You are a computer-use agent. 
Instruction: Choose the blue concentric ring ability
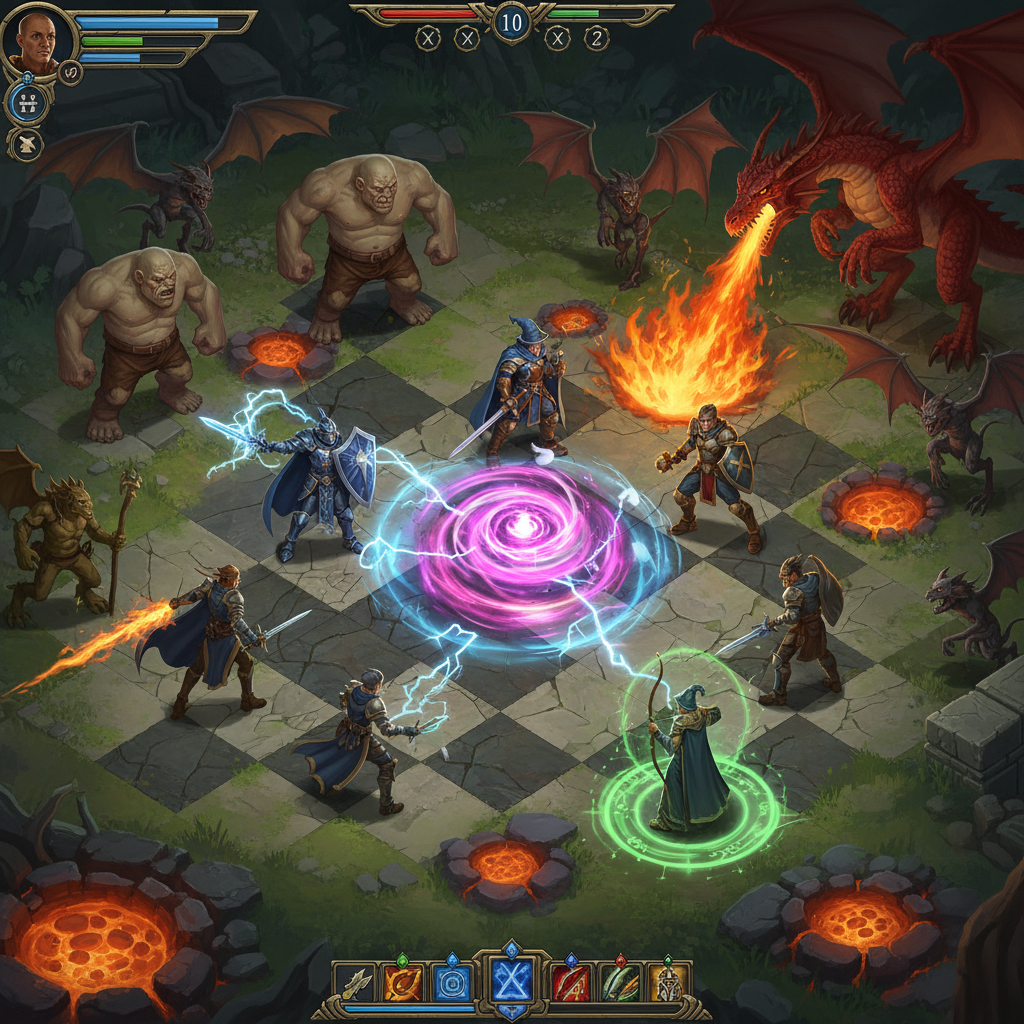coord(451,984)
